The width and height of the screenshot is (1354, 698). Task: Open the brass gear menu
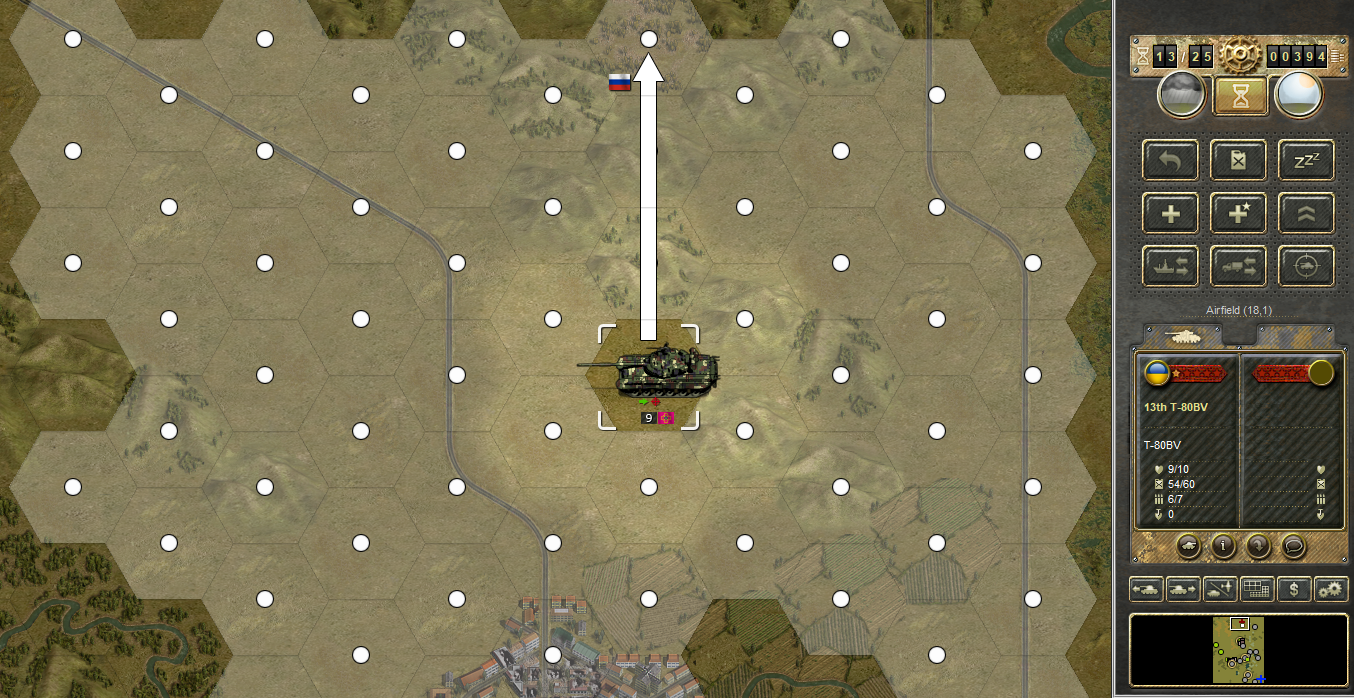(1240, 56)
